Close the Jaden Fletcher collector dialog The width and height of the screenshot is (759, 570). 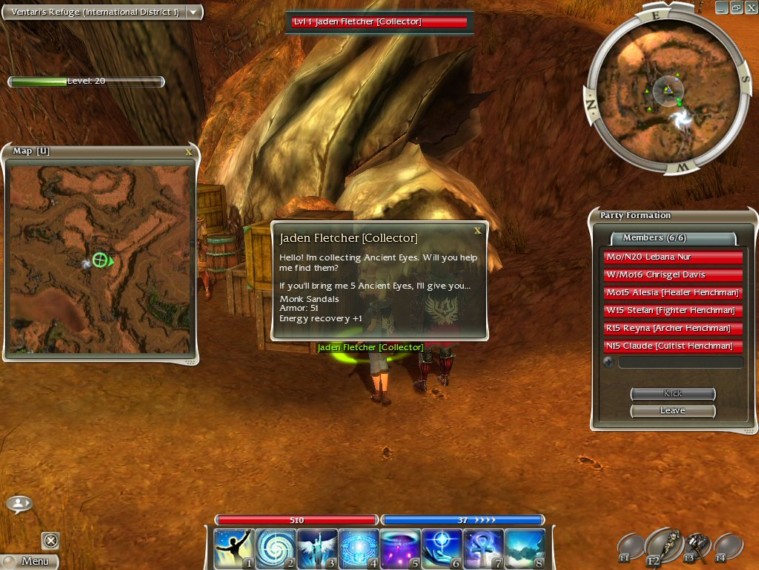477,230
